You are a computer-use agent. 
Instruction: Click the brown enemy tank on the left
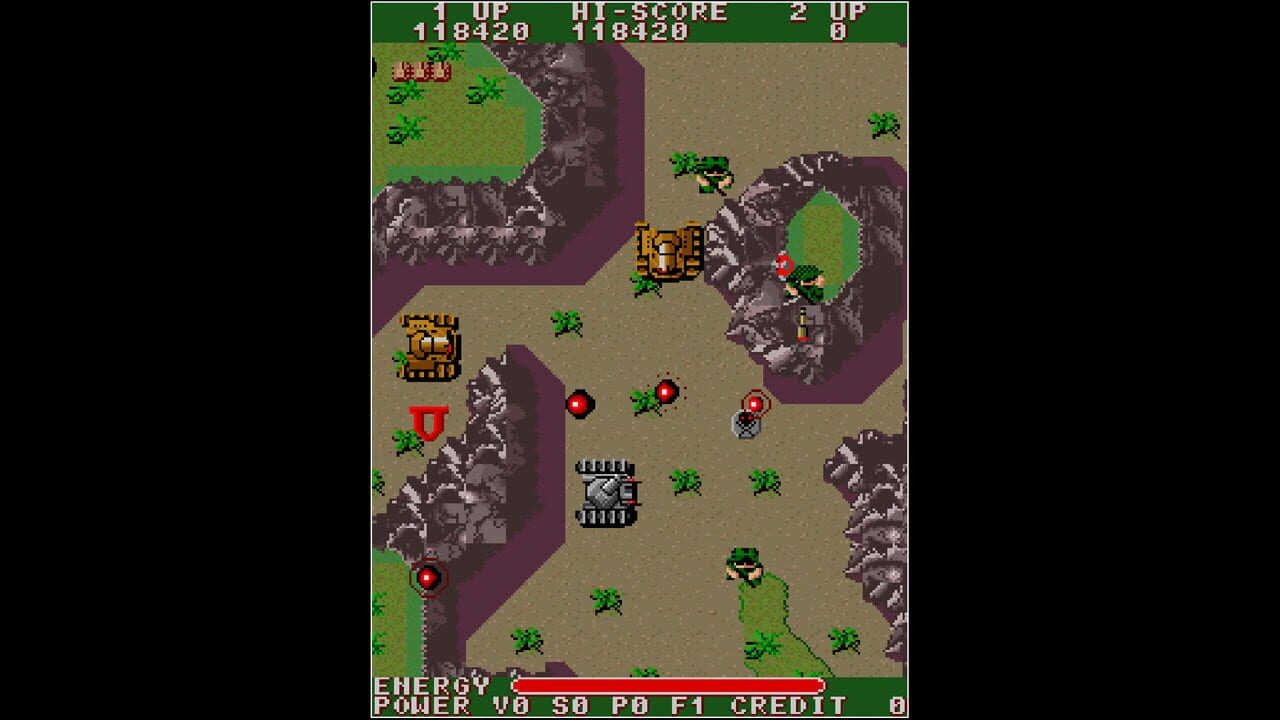point(430,344)
